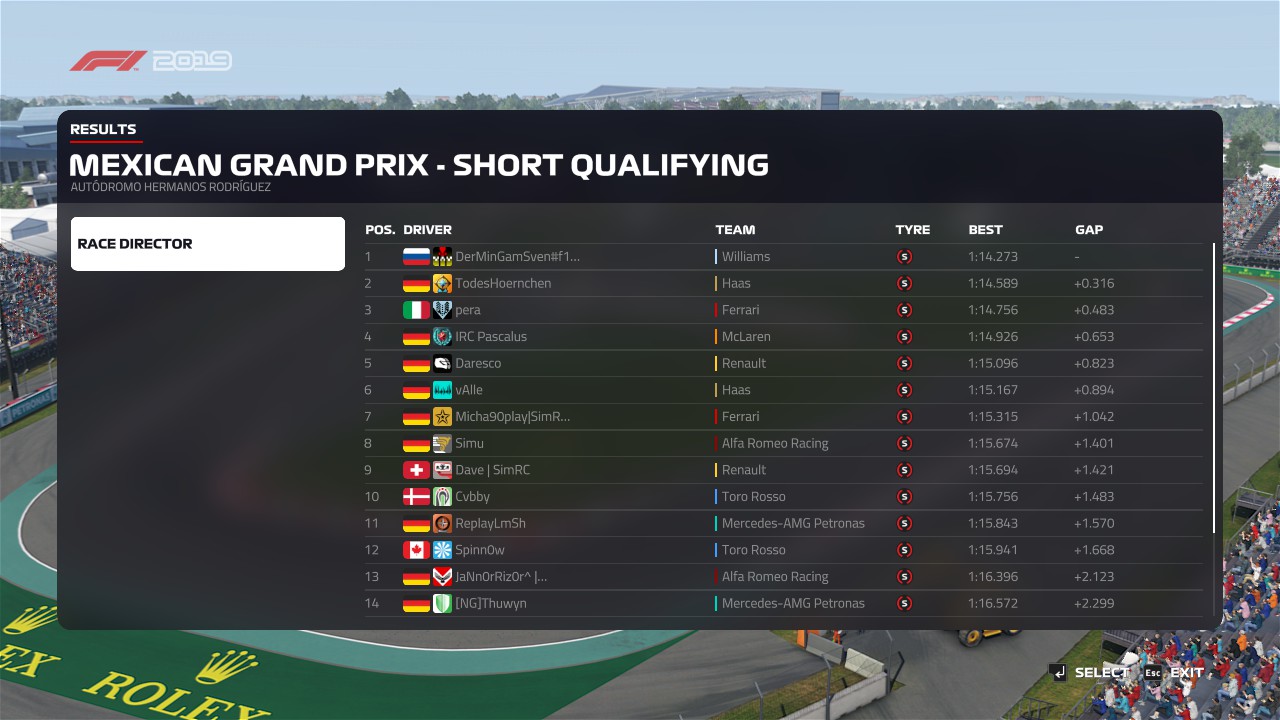Open the Race Director menu entry
Image resolution: width=1280 pixels, height=720 pixels.
click(x=208, y=244)
